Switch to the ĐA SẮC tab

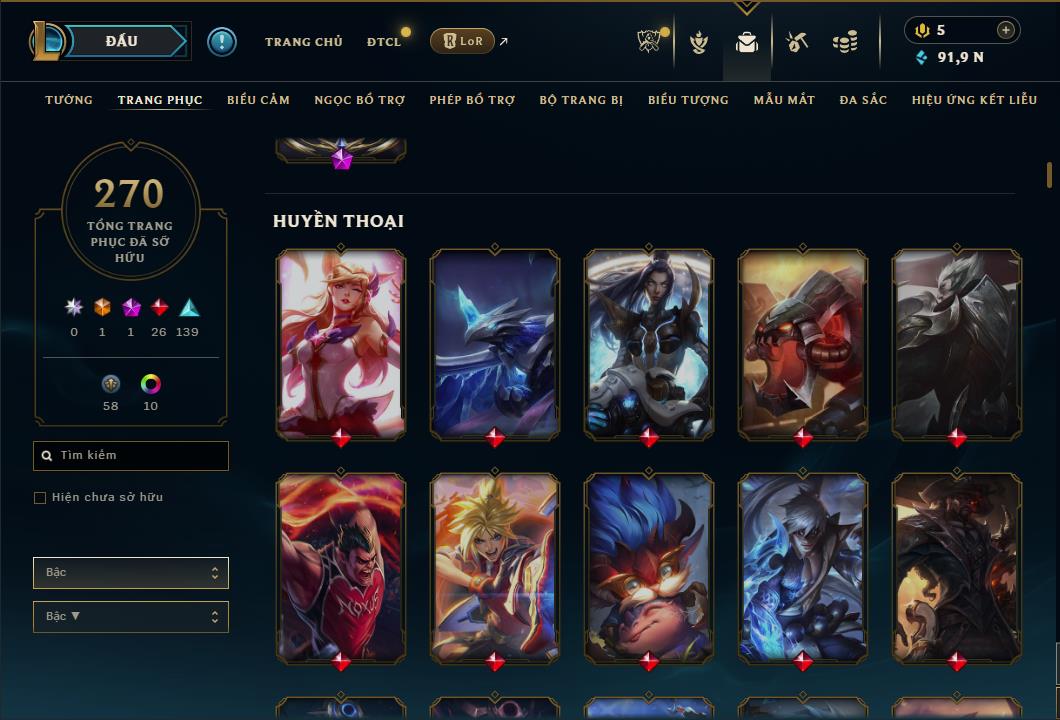863,100
